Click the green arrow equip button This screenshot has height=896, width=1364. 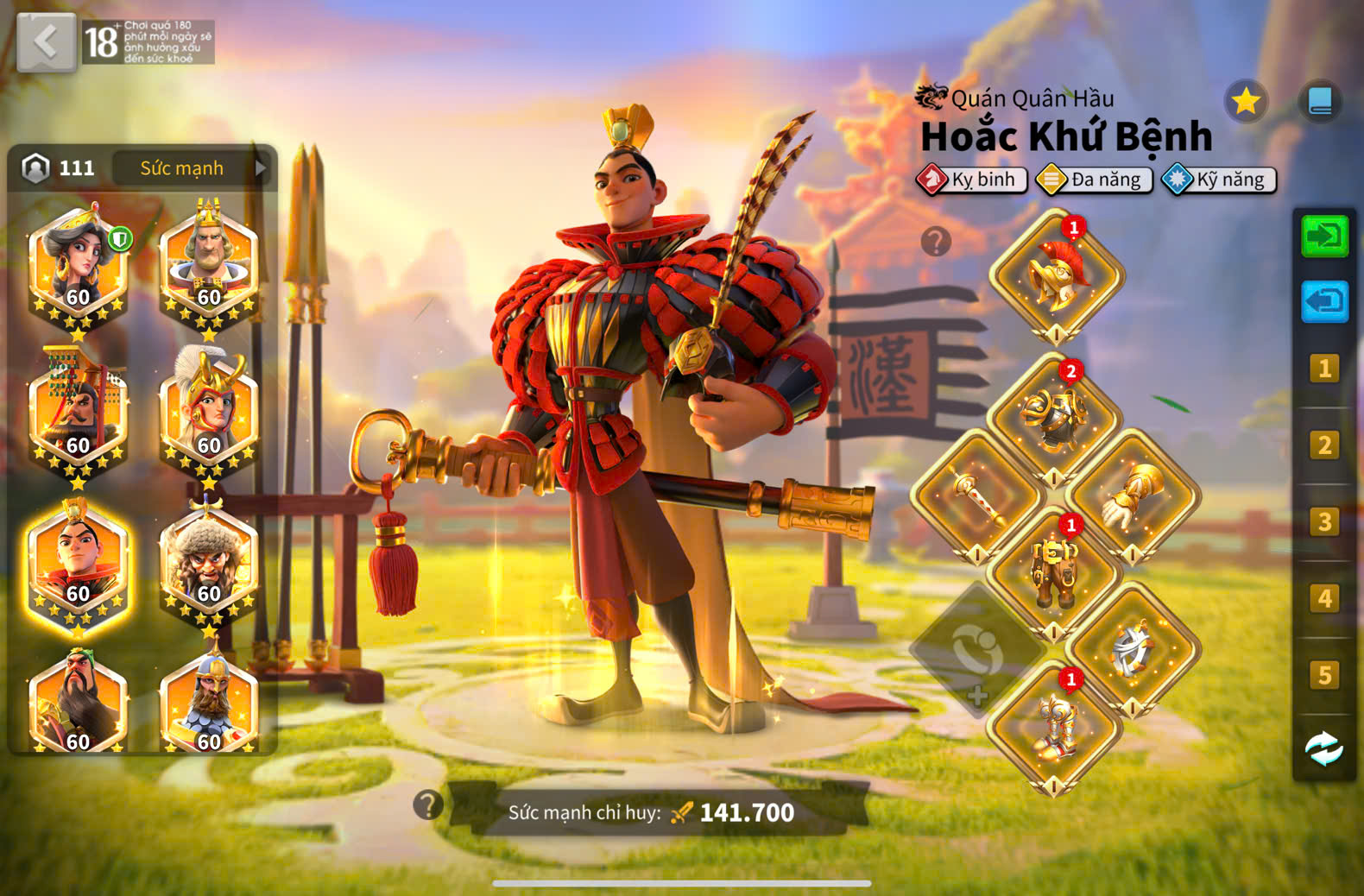1323,236
